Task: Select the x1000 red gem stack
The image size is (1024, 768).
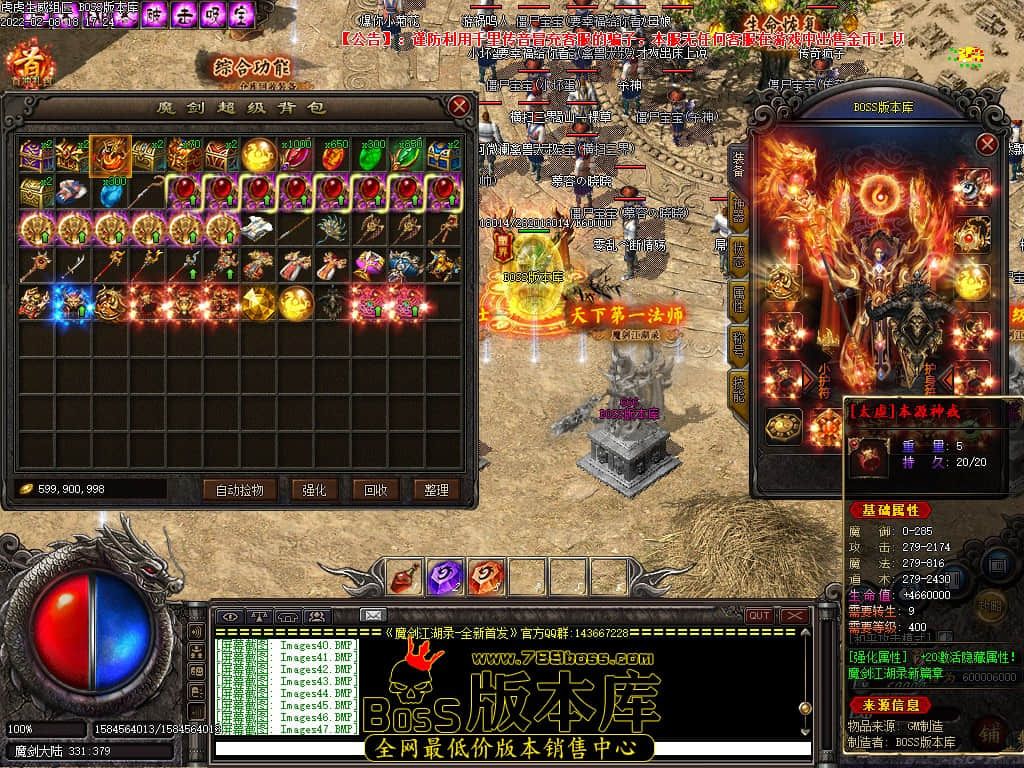Action: pos(296,155)
